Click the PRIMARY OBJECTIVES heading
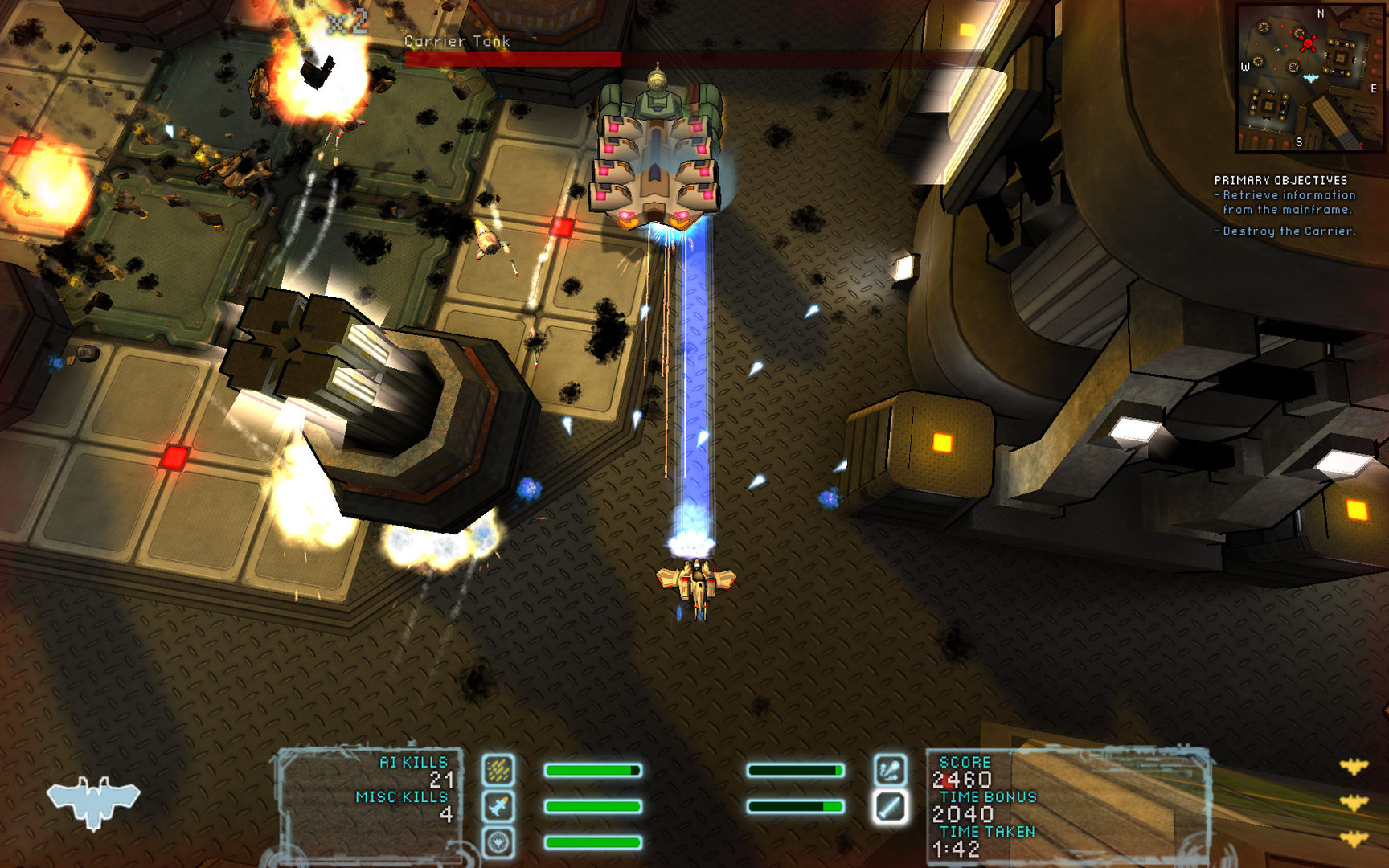The width and height of the screenshot is (1389, 868). (1281, 181)
